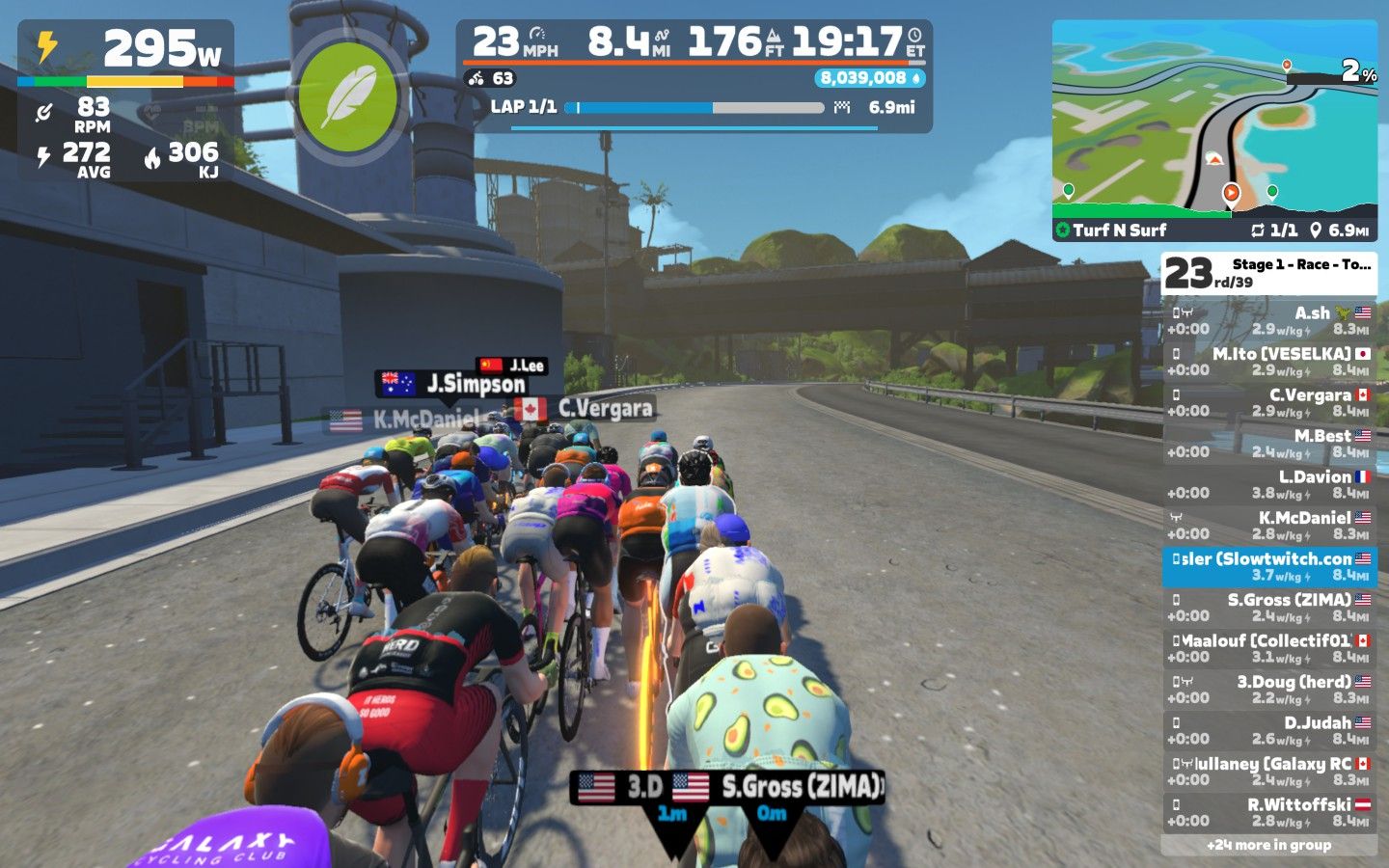Select S.Gross (ZIMA) in rider list
This screenshot has width=1389, height=868.
coord(1269,607)
